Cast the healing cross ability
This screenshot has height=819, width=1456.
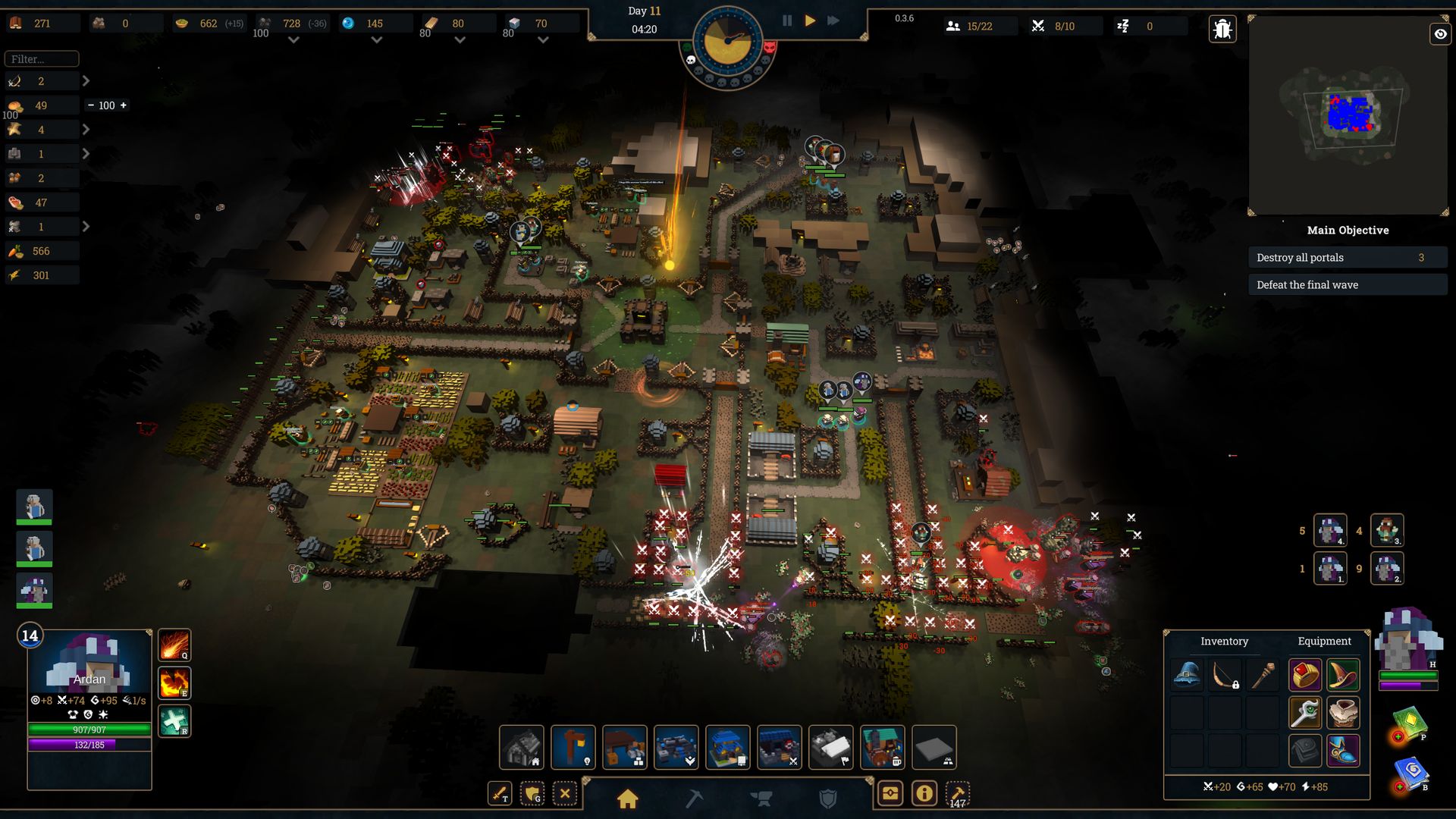pyautogui.click(x=174, y=721)
